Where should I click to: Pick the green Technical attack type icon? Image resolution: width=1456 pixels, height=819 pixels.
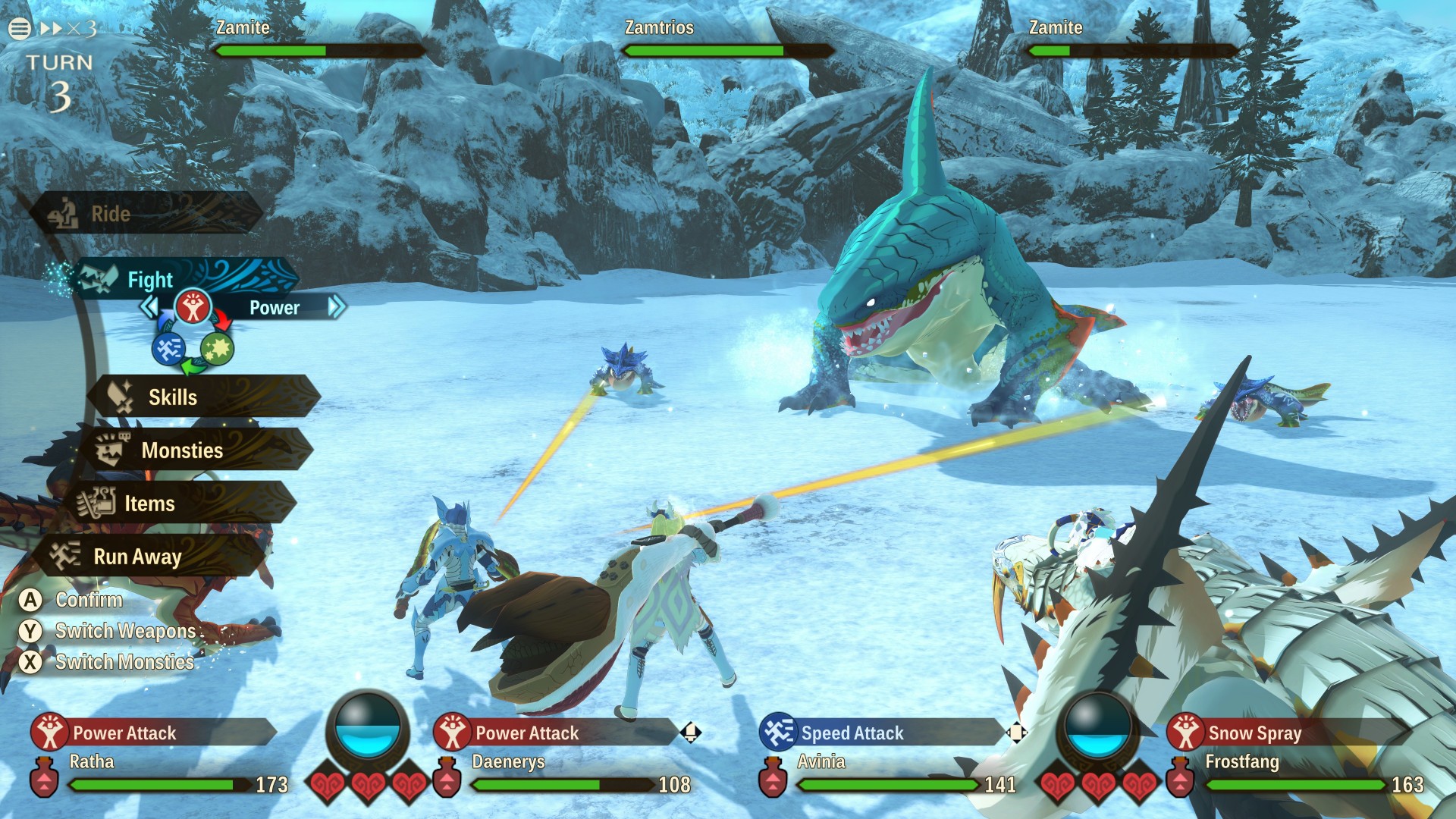pyautogui.click(x=218, y=350)
